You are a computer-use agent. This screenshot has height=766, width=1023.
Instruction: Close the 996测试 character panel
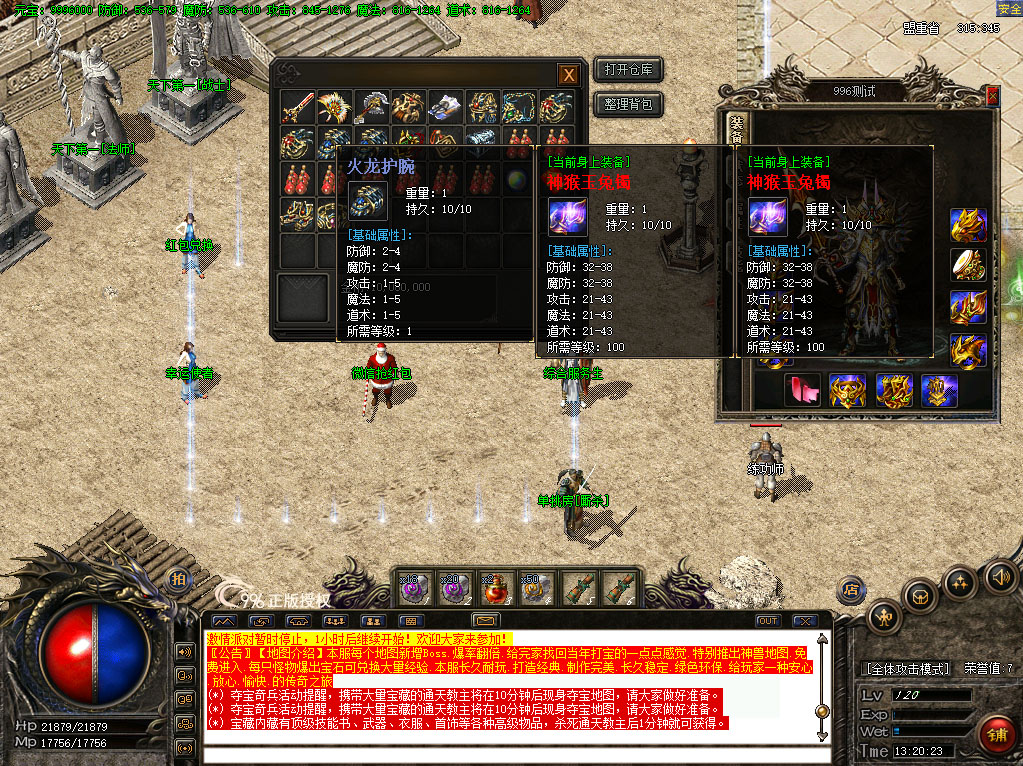(x=992, y=96)
